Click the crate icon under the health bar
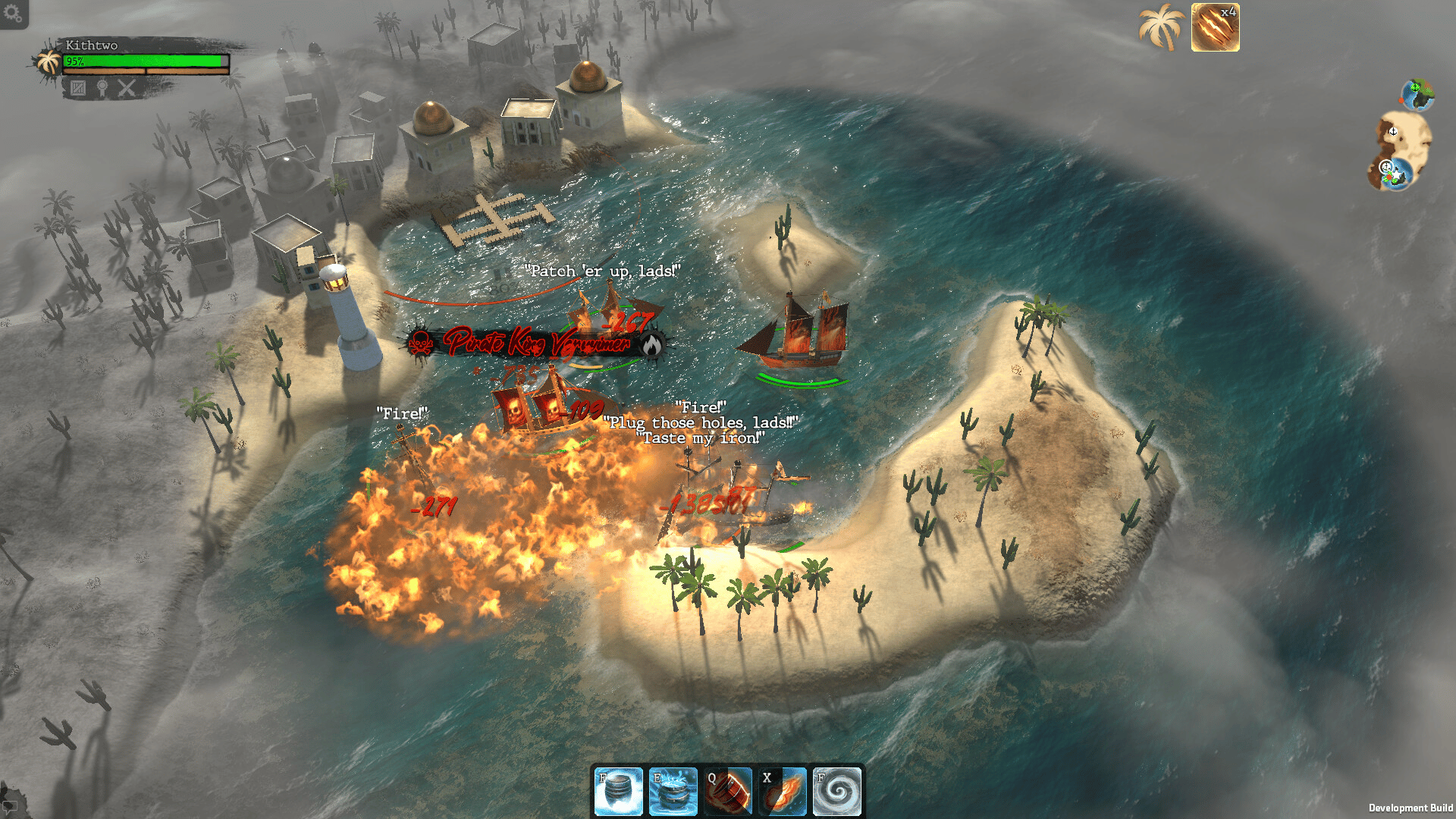 (78, 88)
